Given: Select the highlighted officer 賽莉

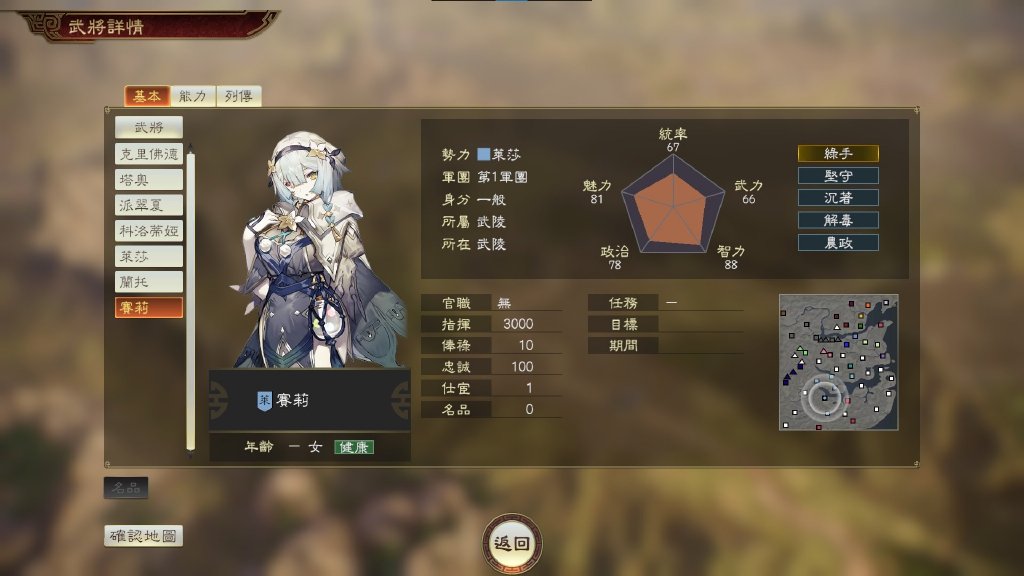Looking at the screenshot, I should point(149,308).
